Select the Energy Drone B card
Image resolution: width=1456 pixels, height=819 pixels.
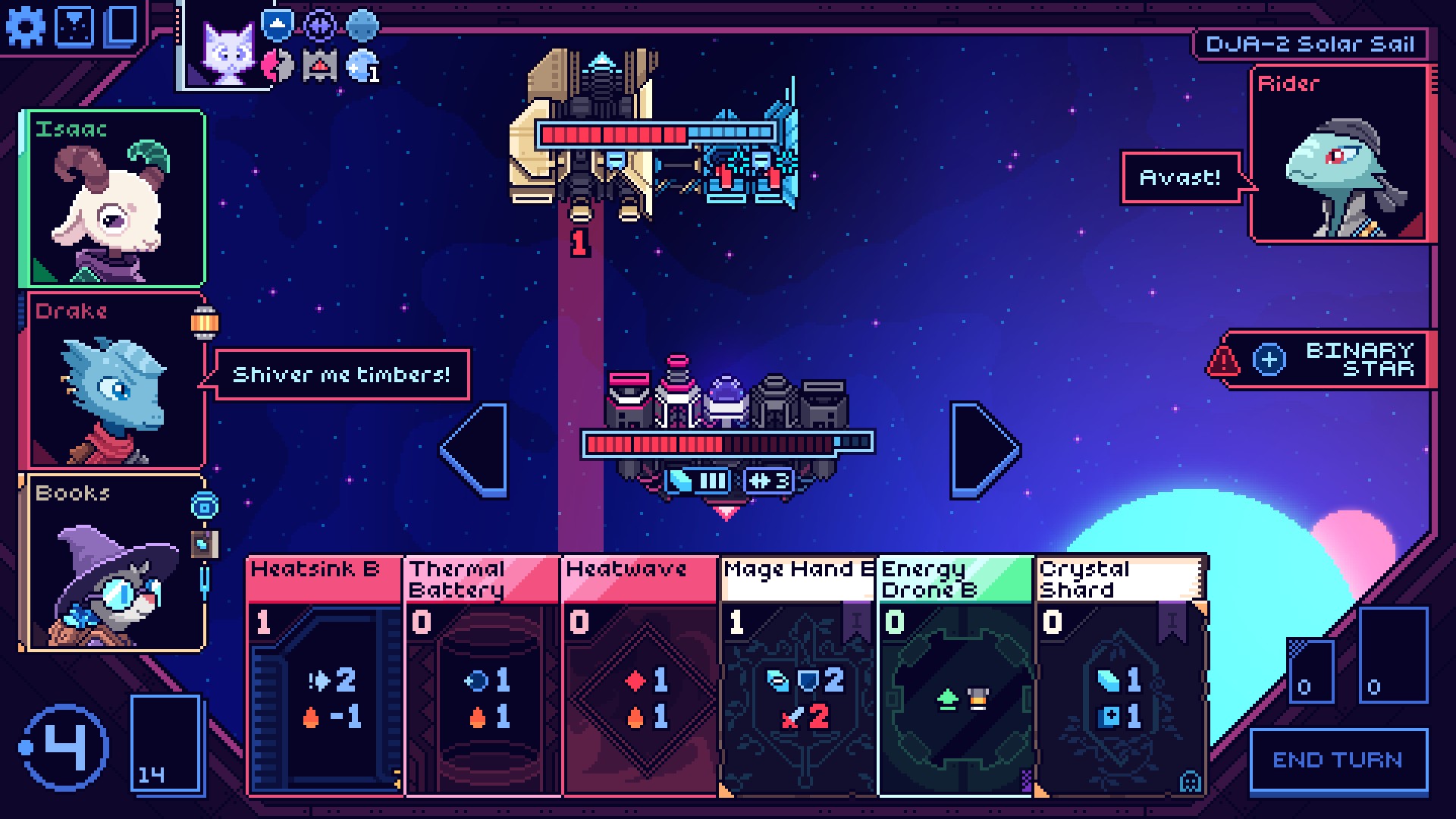pyautogui.click(x=955, y=676)
